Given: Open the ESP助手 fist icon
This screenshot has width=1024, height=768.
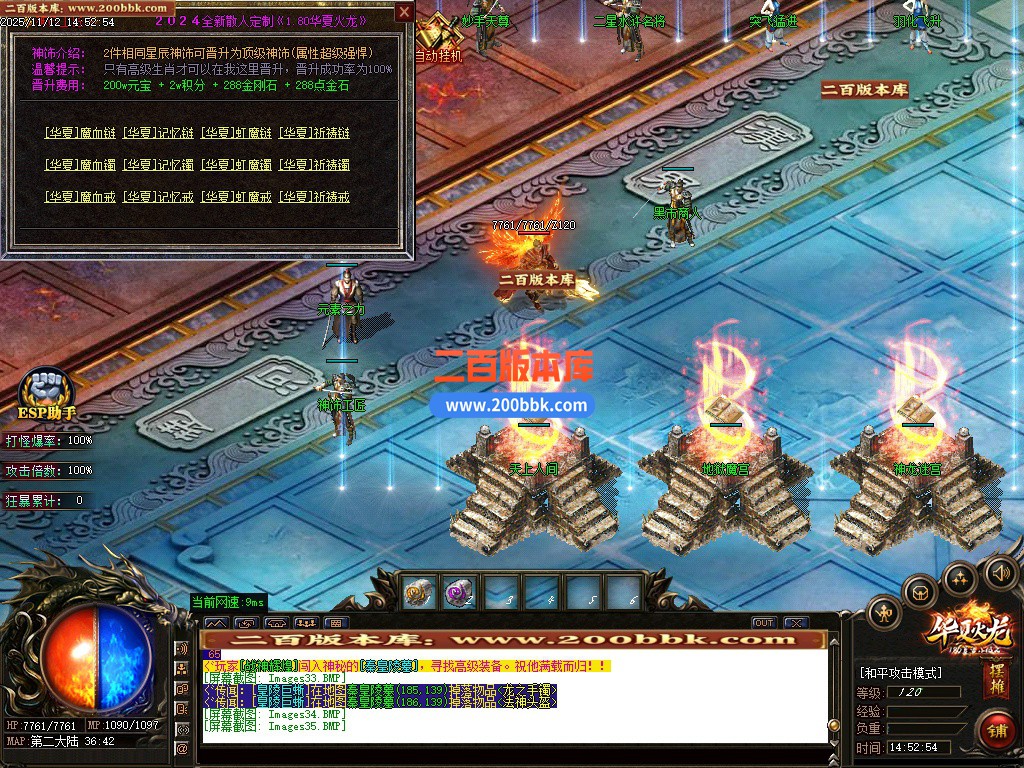Looking at the screenshot, I should point(47,387).
